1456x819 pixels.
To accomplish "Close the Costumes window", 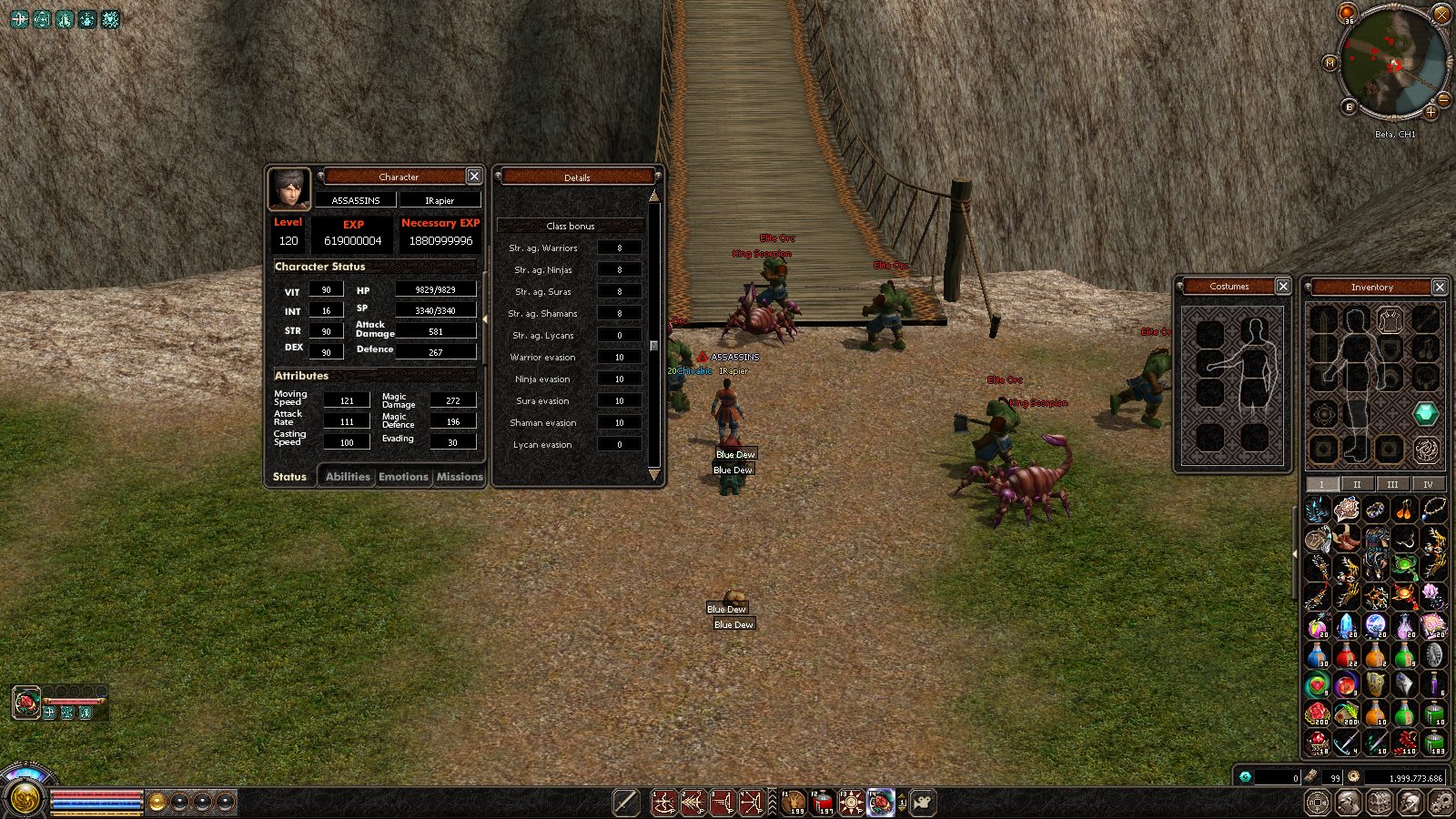I will click(1283, 287).
